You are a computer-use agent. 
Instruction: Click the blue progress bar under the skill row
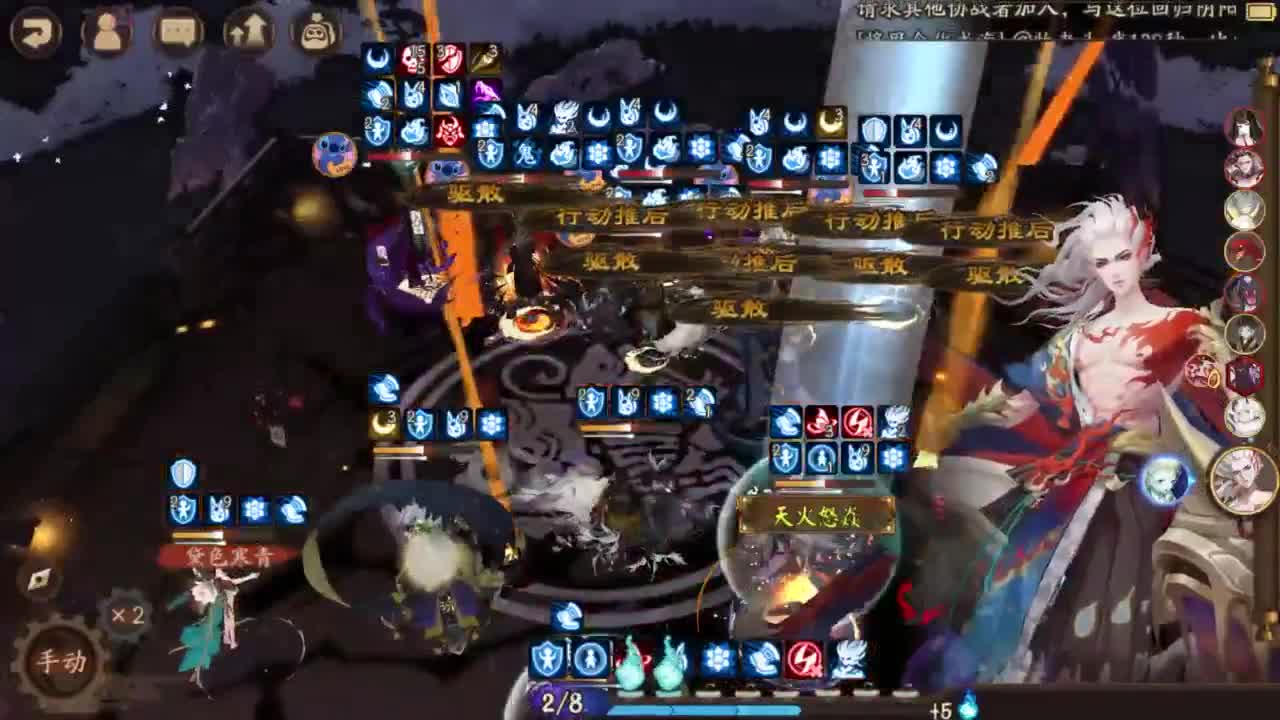coord(705,710)
